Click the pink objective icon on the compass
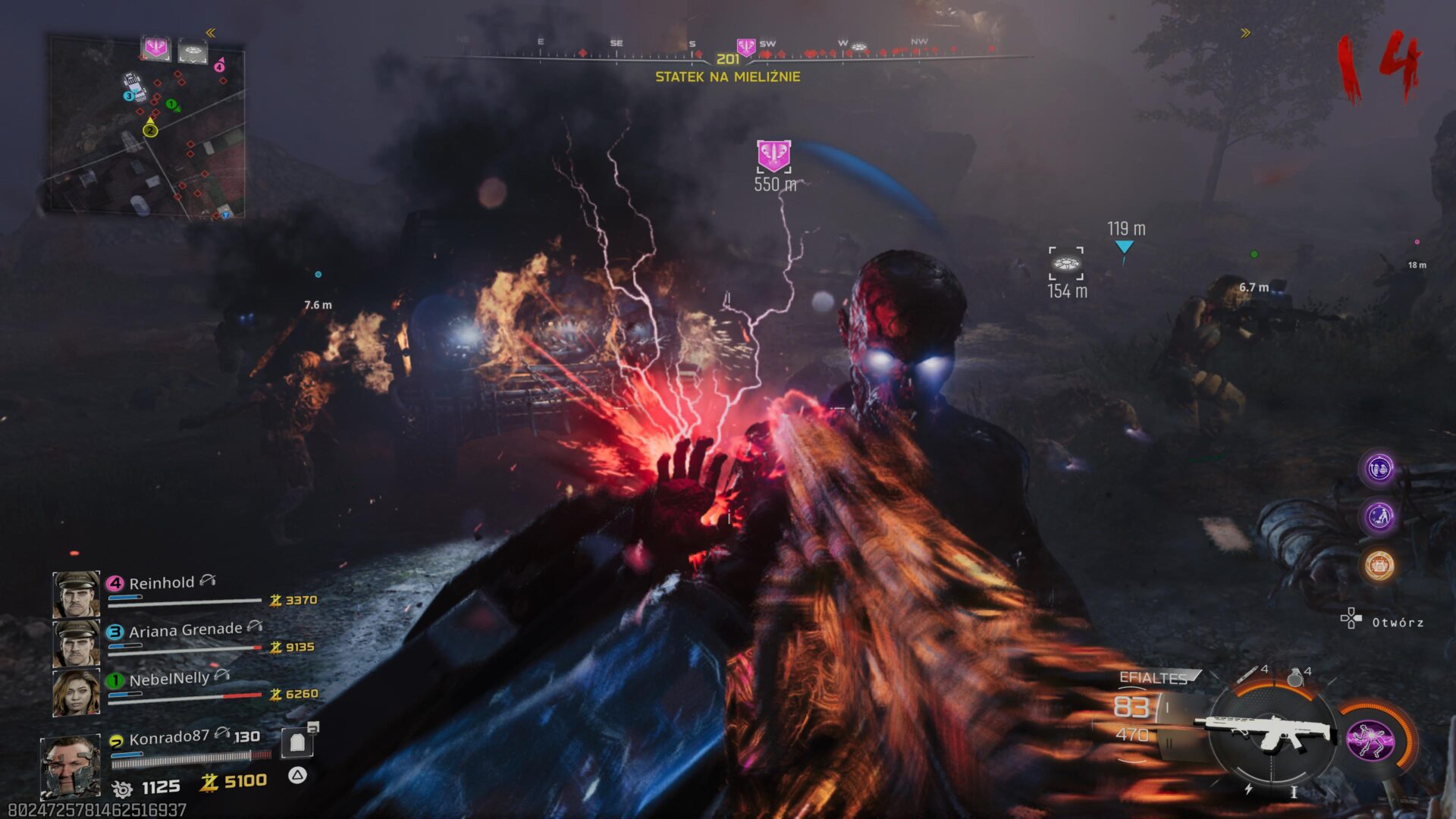The width and height of the screenshot is (1456, 819). pyautogui.click(x=746, y=48)
